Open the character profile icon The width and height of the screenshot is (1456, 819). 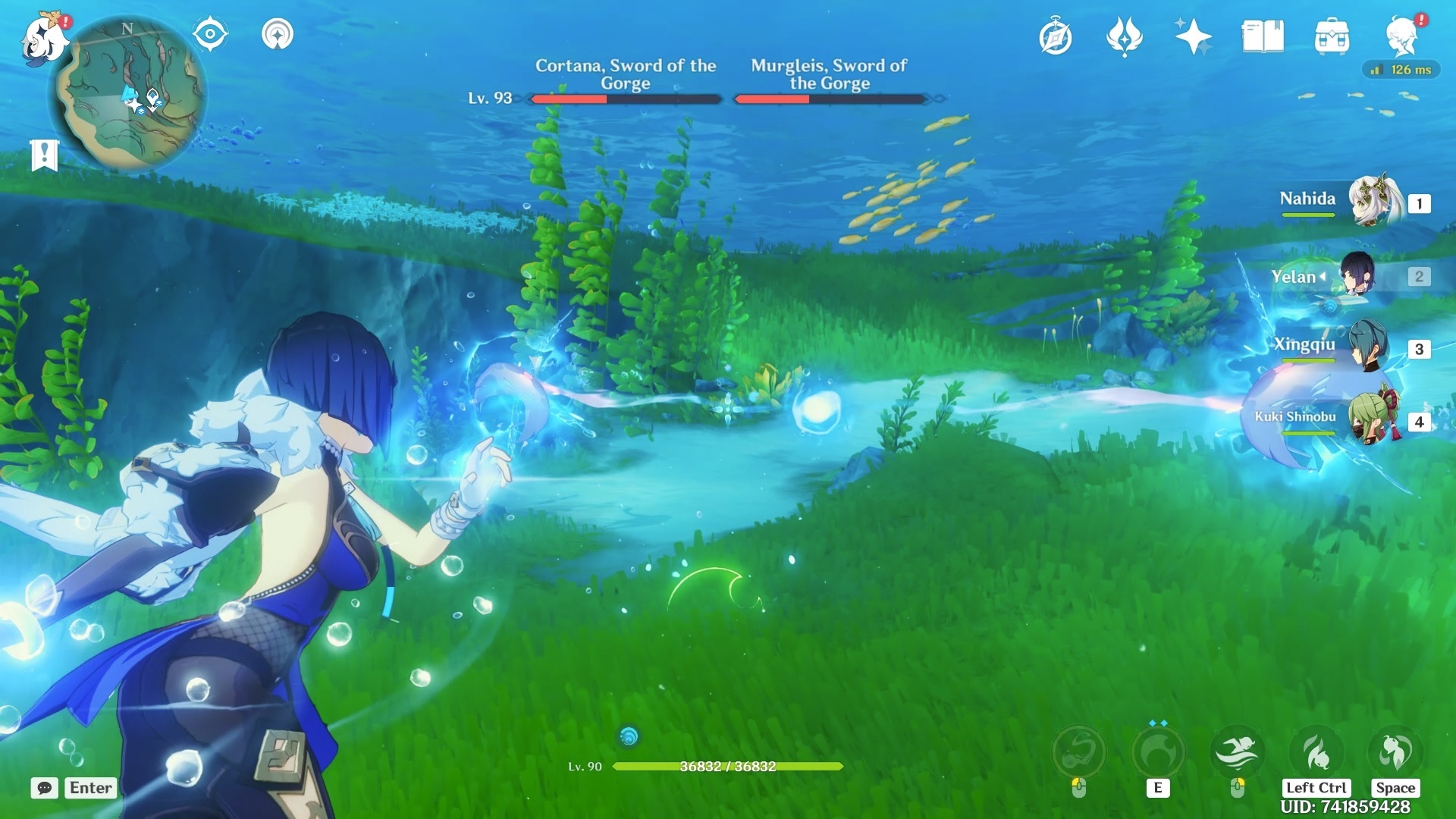(1402, 36)
